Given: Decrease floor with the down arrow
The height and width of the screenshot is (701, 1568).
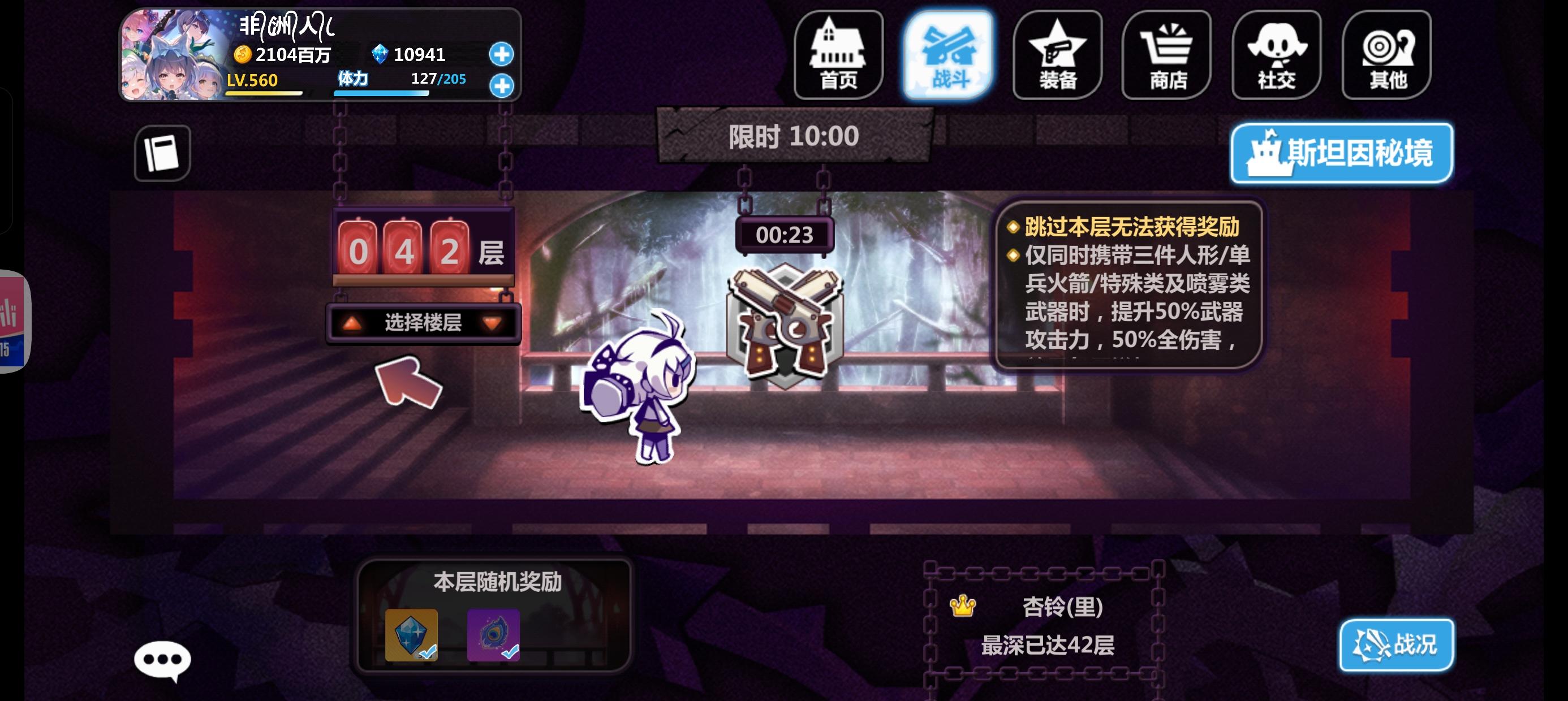Looking at the screenshot, I should [x=494, y=323].
